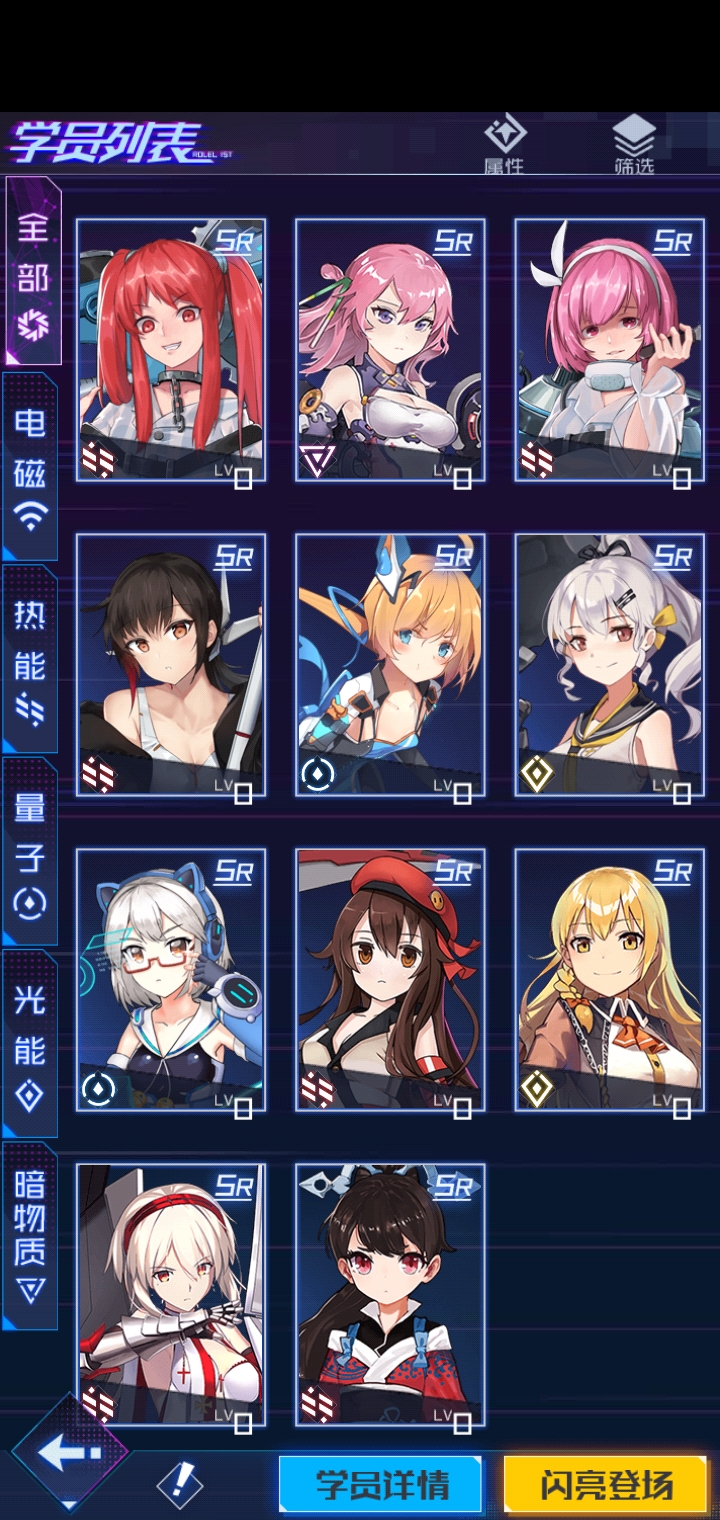
Task: Select the red twin-tailed girl card
Action: (171, 350)
